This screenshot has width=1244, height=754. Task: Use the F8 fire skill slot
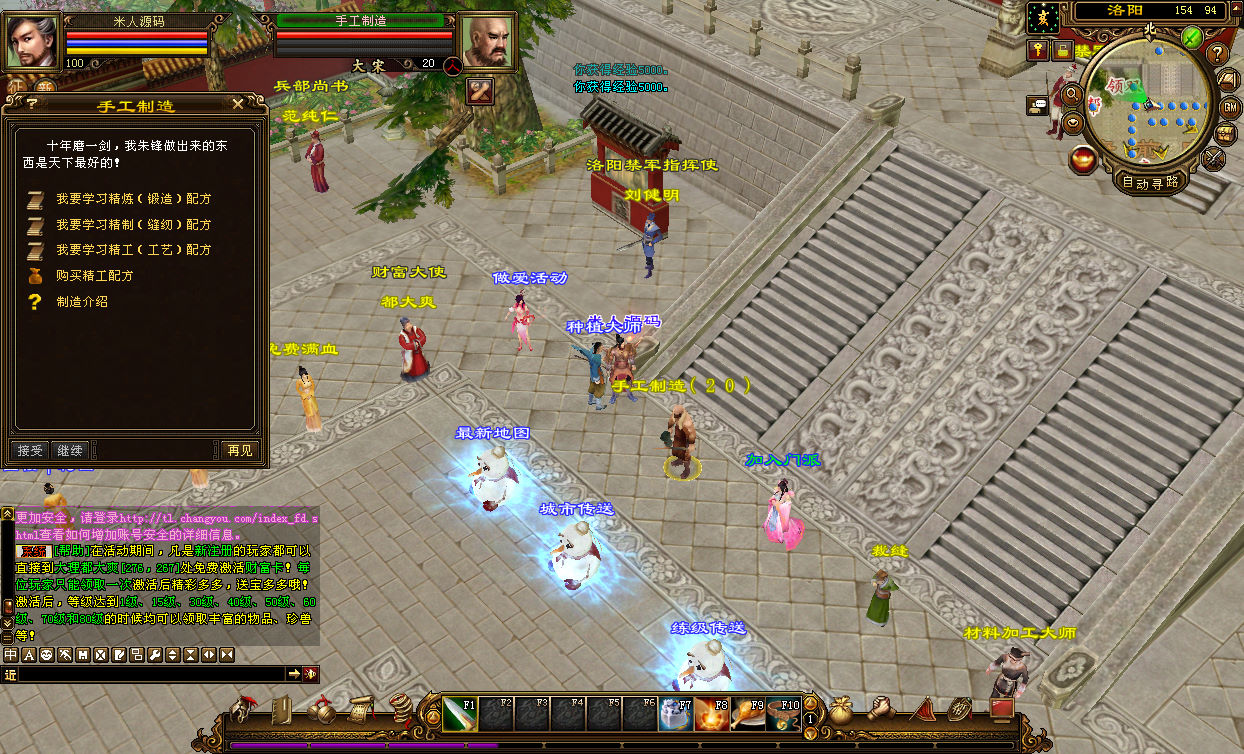coord(712,713)
